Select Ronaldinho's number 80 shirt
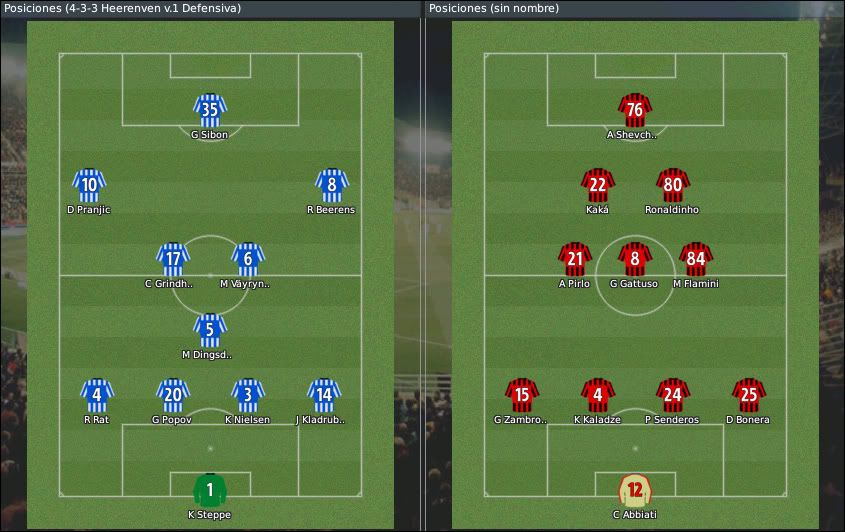845x532 pixels. (x=672, y=185)
